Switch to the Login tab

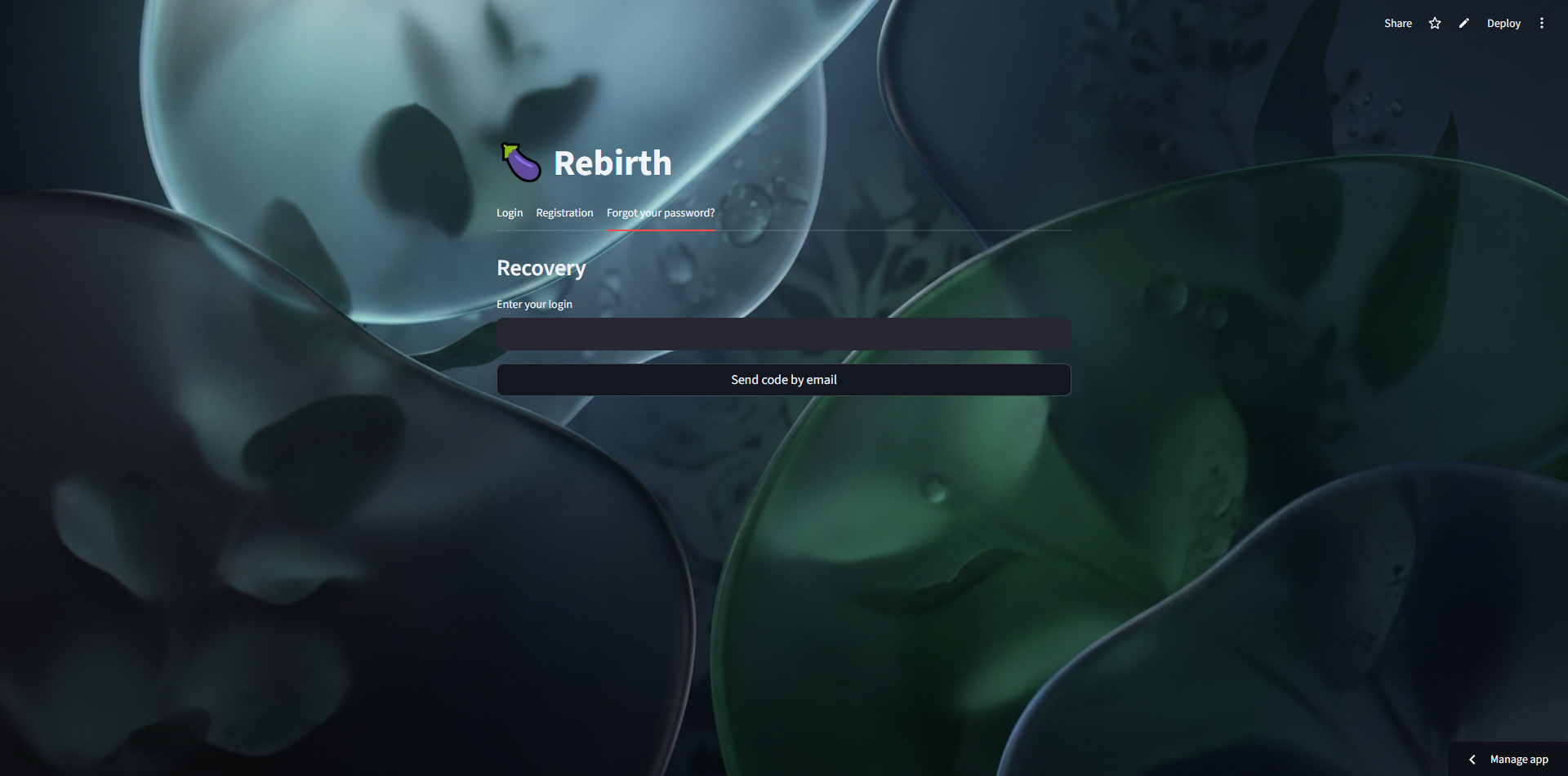509,212
